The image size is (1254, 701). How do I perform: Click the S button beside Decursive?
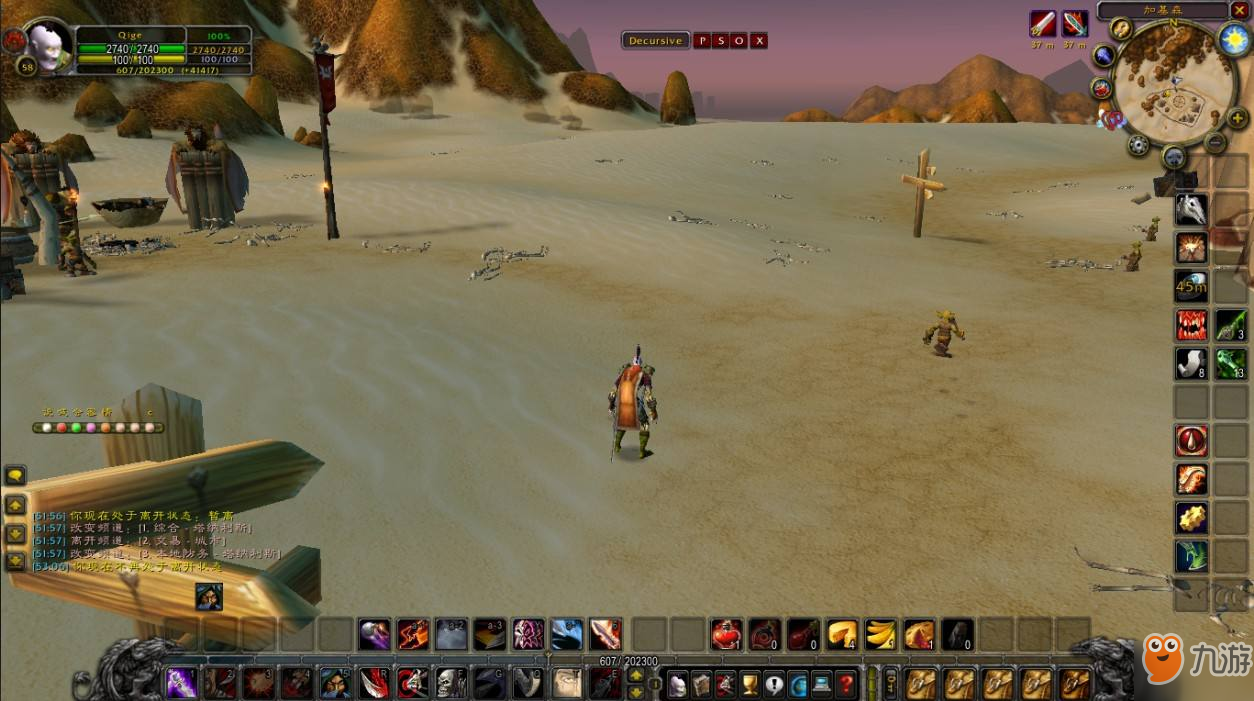click(721, 41)
